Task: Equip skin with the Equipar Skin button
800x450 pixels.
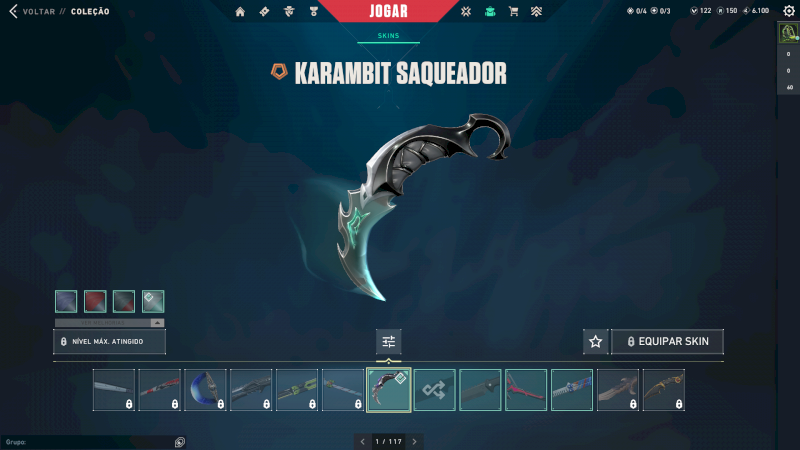Action: tap(667, 342)
